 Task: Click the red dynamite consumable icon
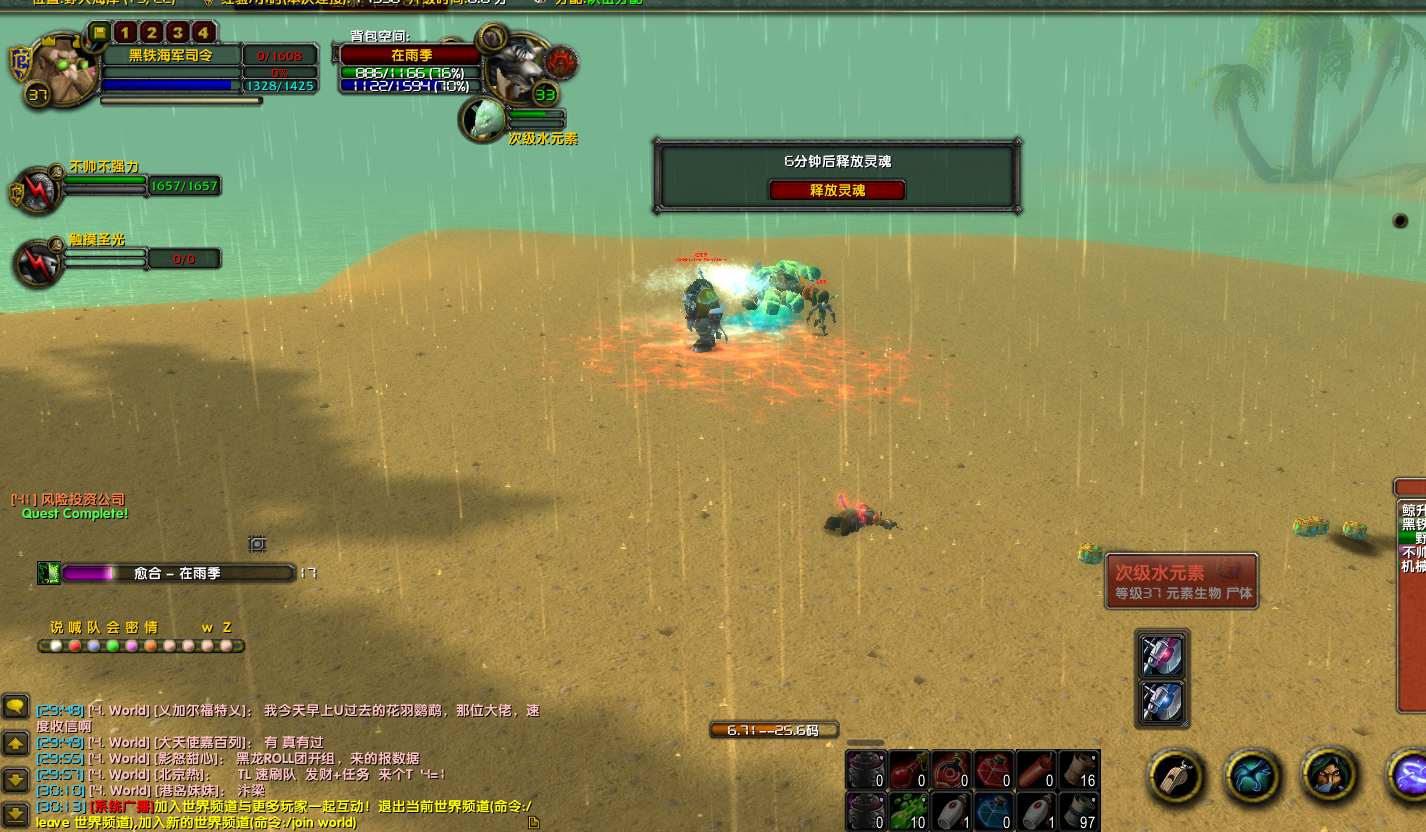1037,770
